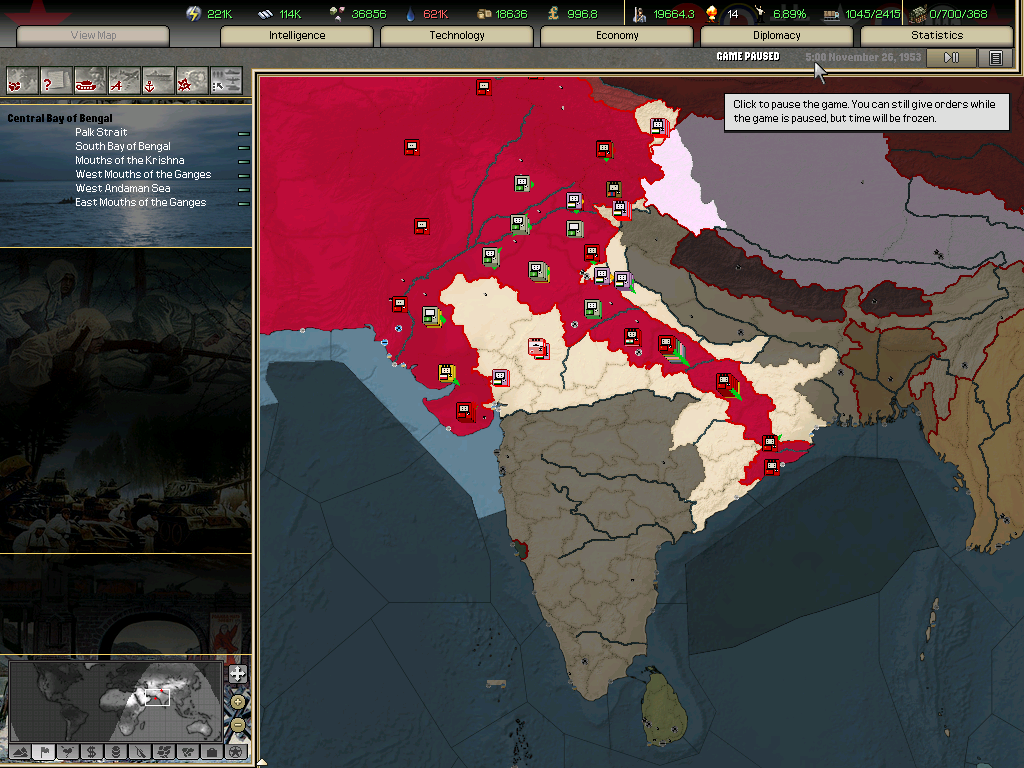Go to the Diplomacy tab

pyautogui.click(x=777, y=36)
